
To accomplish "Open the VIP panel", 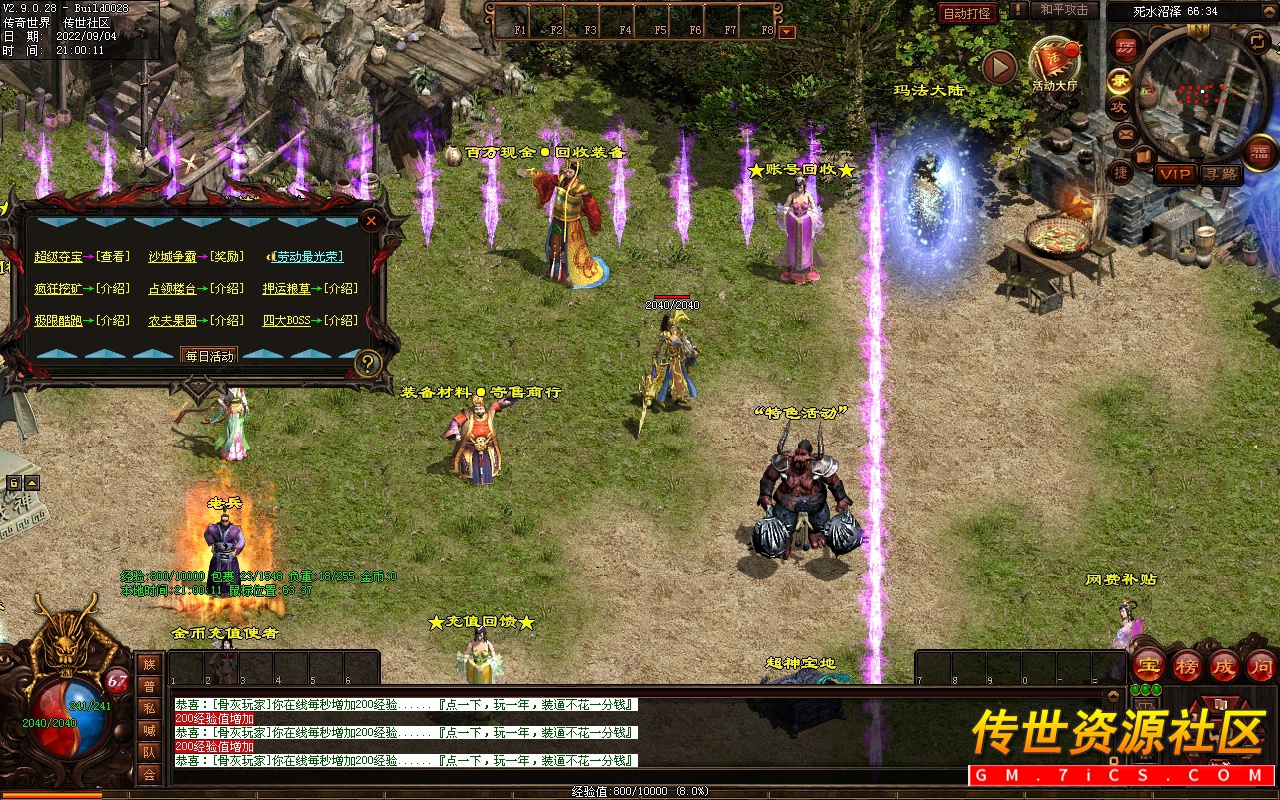I will click(x=1175, y=174).
